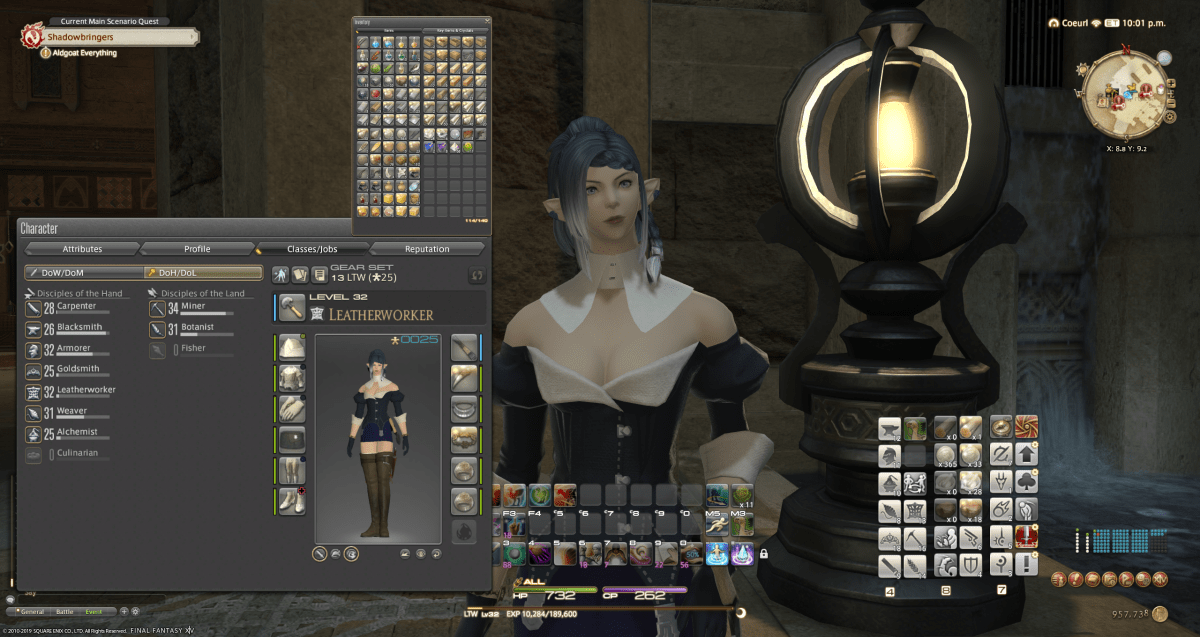Show the Reputation tab
Viewport: 1200px width, 637px height.
pyautogui.click(x=427, y=249)
